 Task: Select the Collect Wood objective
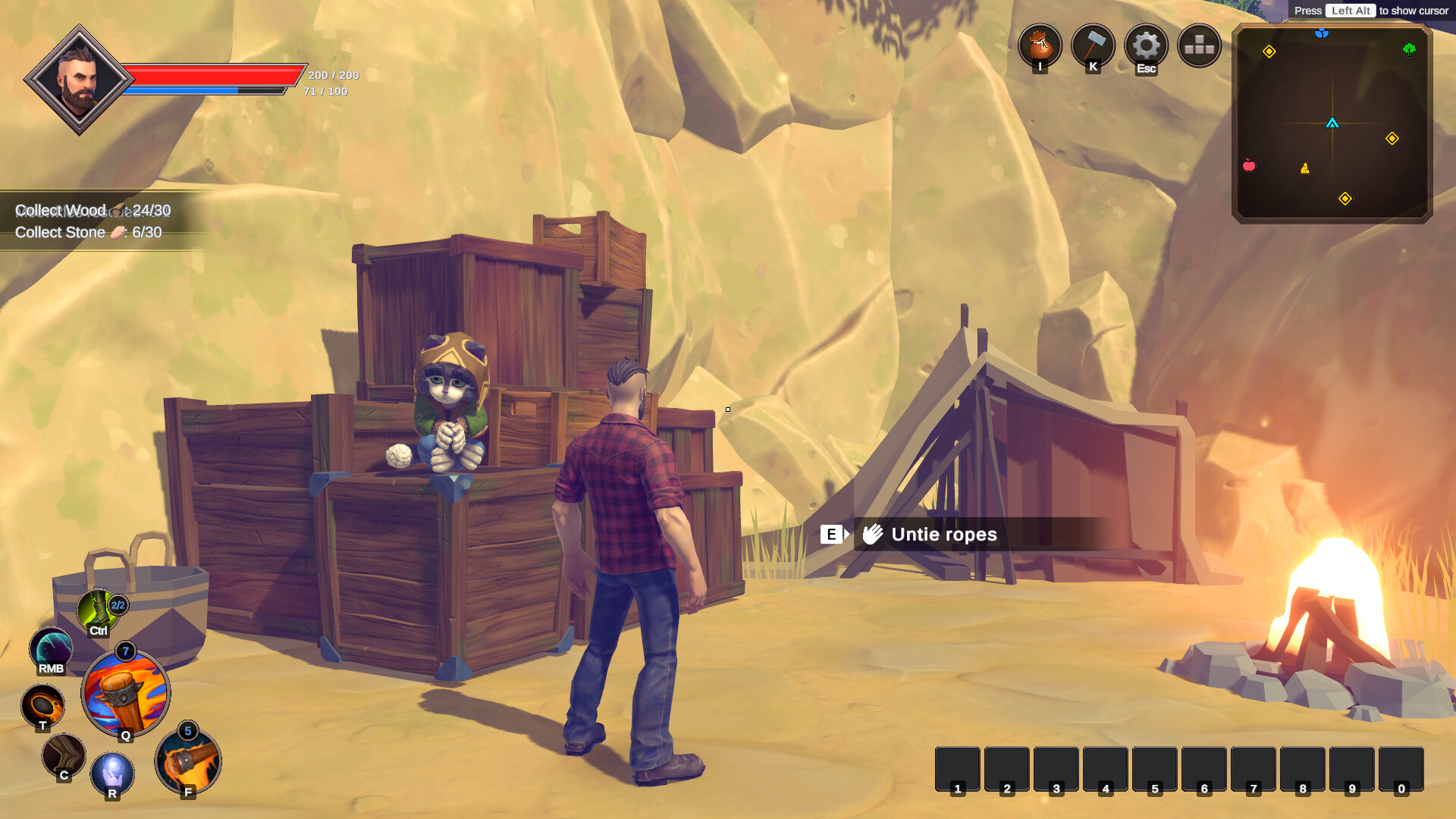coord(93,210)
